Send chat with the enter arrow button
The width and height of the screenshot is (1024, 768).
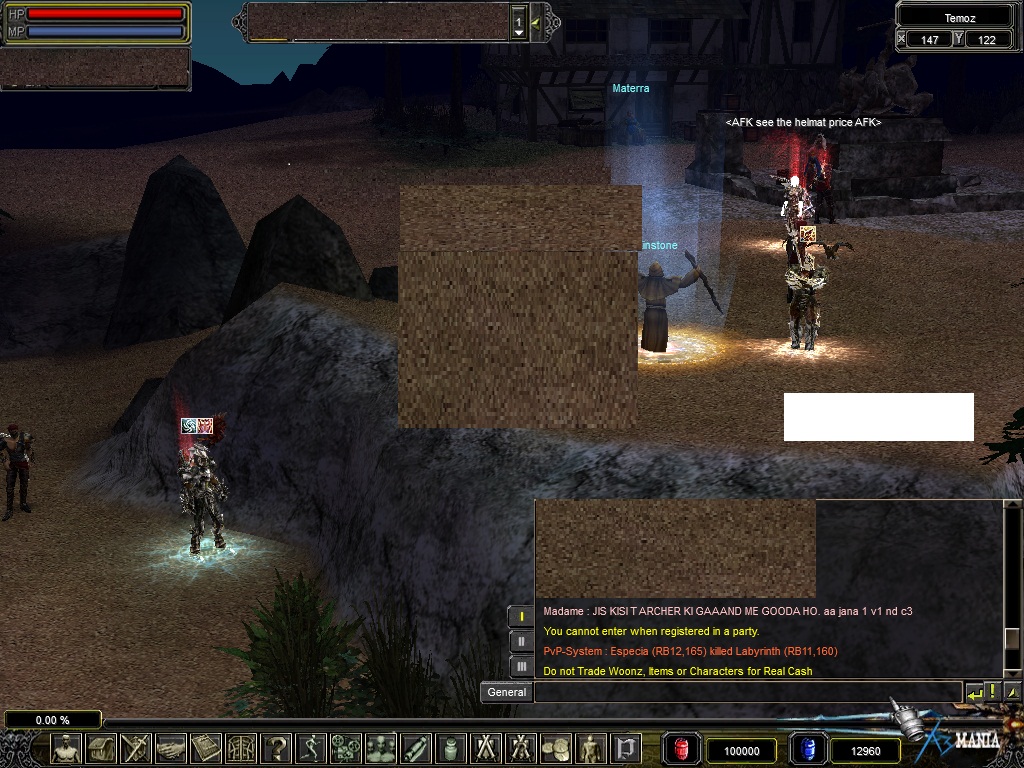[x=974, y=692]
